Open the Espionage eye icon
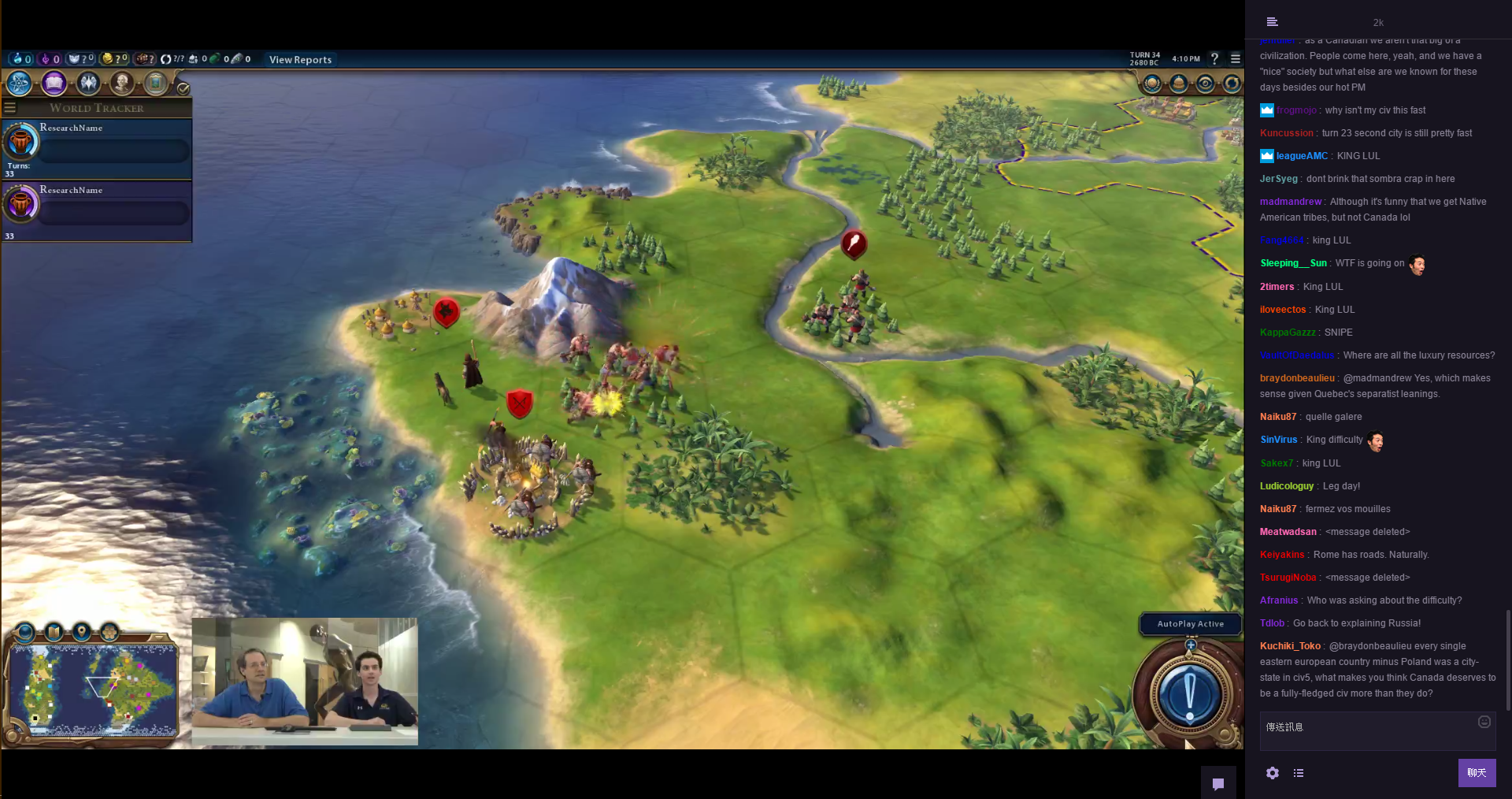Viewport: 1512px width, 799px height. point(1206,84)
